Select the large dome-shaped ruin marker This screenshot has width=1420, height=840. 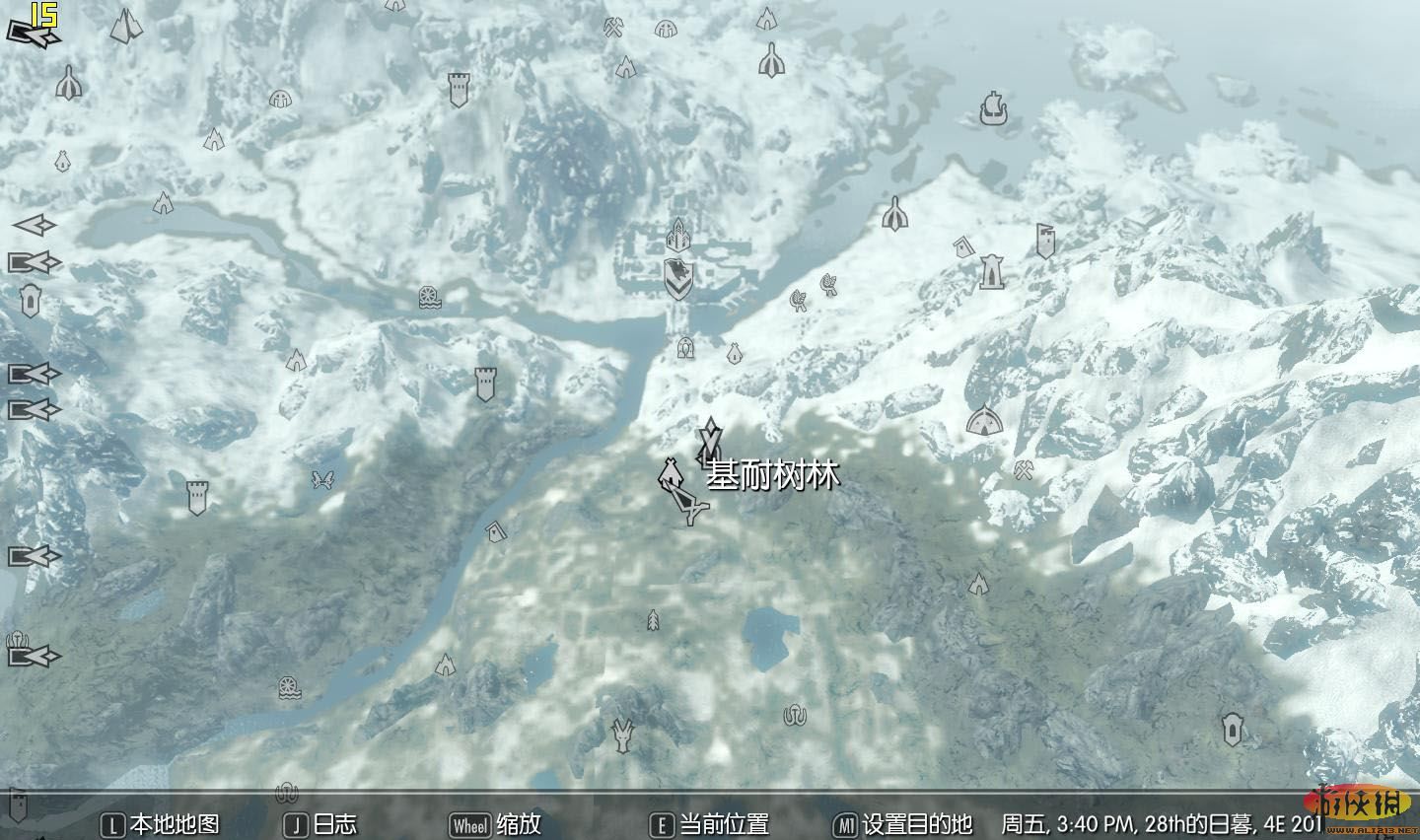click(982, 422)
